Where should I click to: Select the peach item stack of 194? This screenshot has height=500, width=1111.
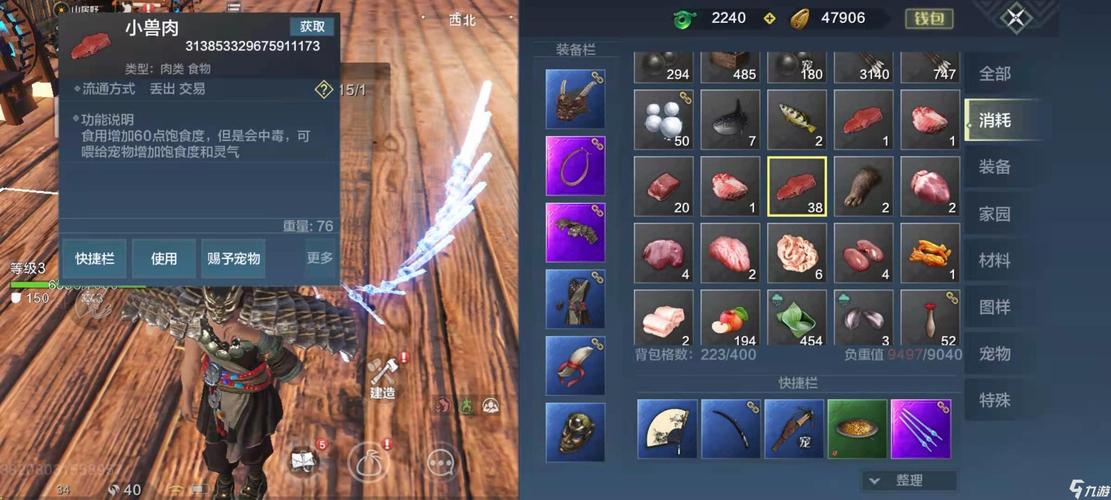click(x=730, y=319)
